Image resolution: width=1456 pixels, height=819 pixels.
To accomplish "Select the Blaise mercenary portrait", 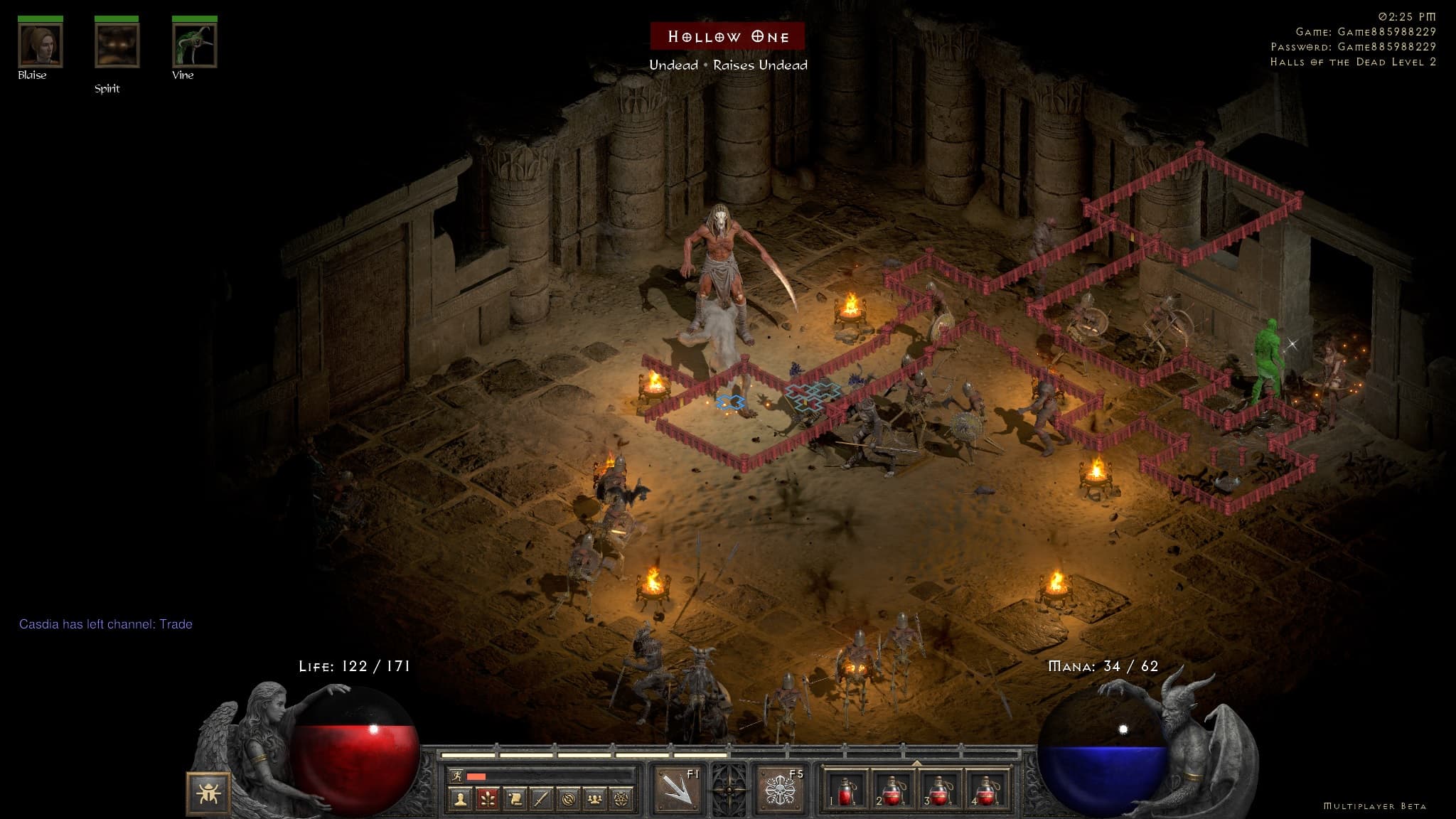I will [x=41, y=45].
